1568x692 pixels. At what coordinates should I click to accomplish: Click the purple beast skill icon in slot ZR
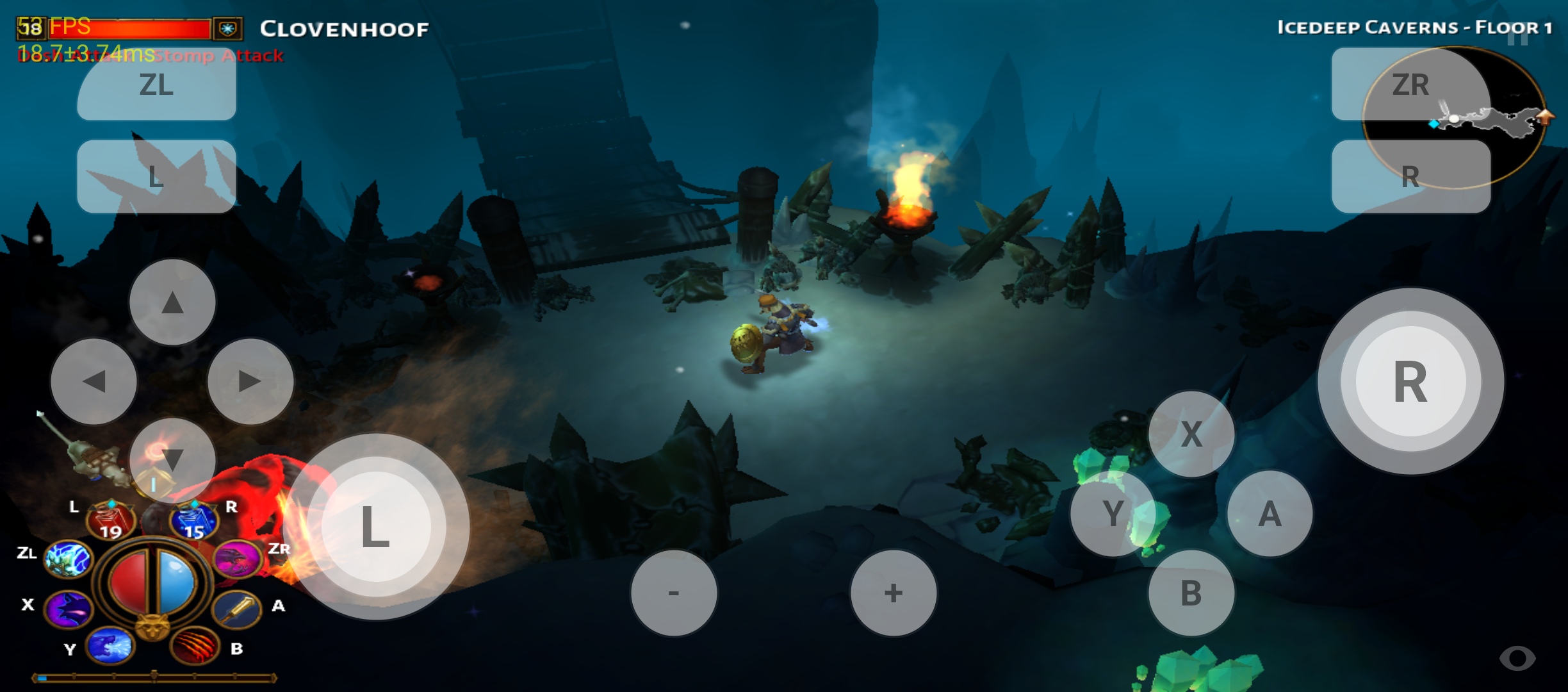[237, 559]
